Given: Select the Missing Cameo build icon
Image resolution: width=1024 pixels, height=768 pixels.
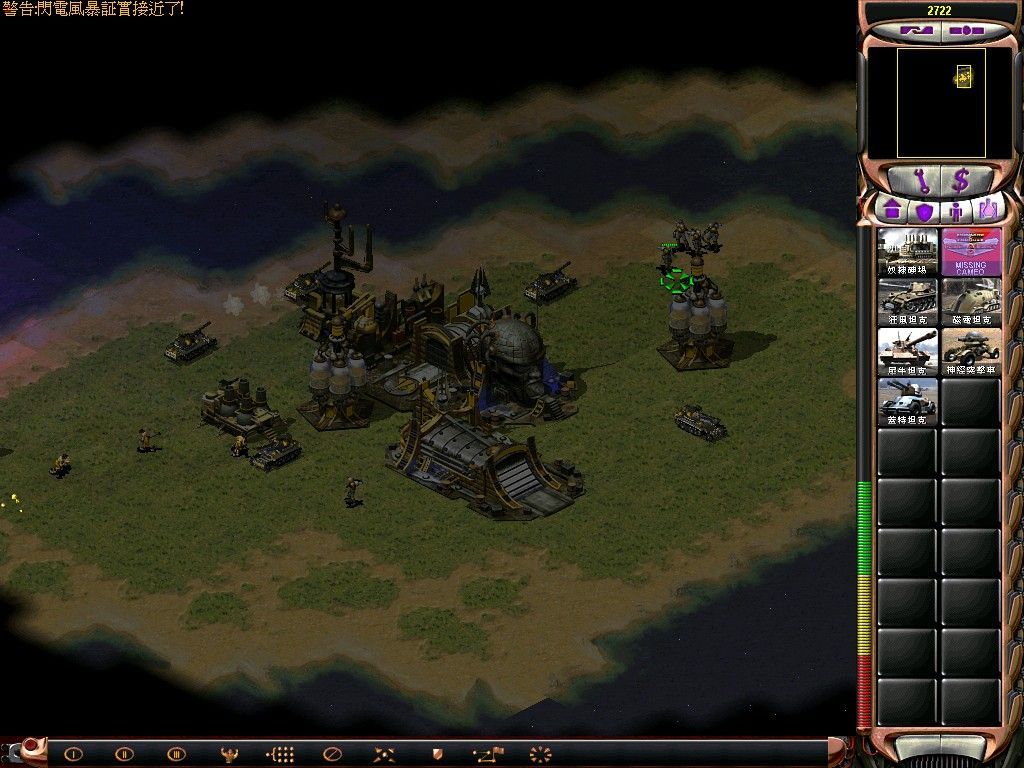Looking at the screenshot, I should pyautogui.click(x=970, y=252).
